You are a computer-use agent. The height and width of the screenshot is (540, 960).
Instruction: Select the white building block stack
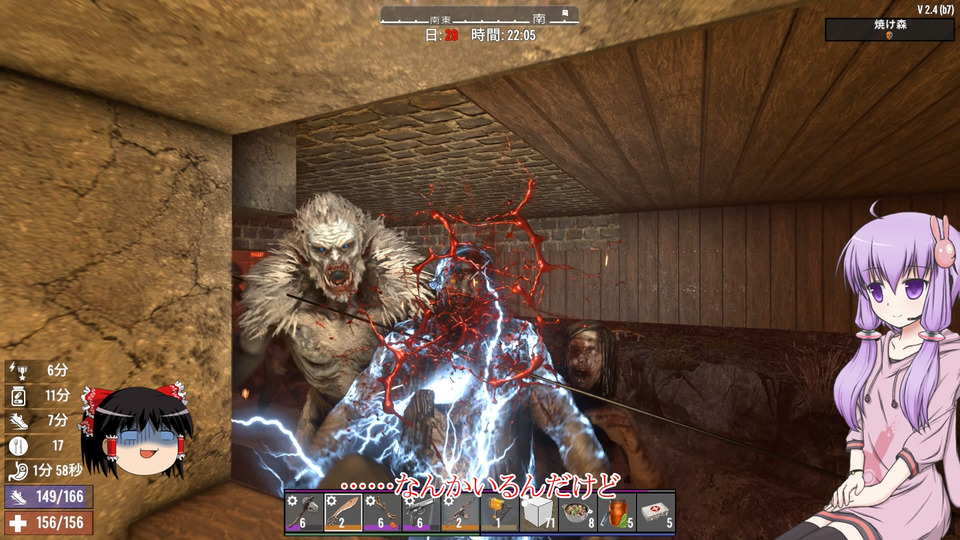(538, 513)
